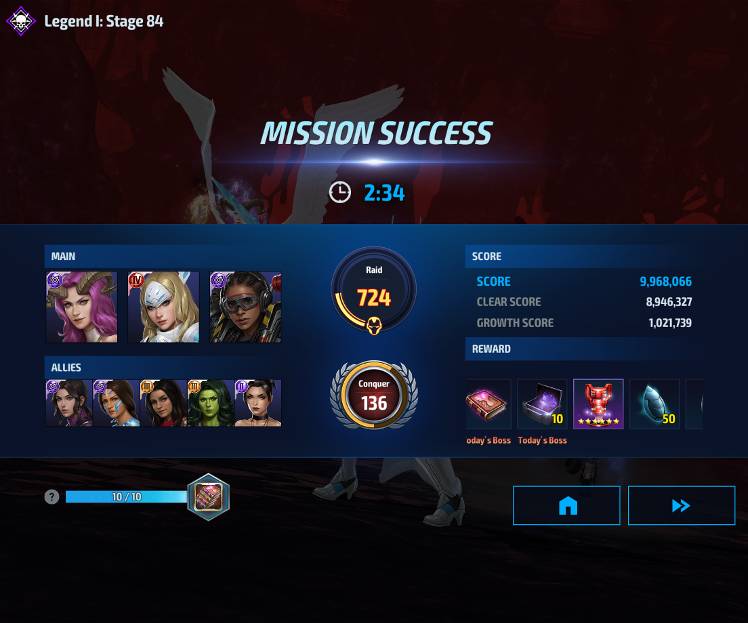Choose the She-Hulk ally portrait
748x623 pixels.
tap(210, 403)
